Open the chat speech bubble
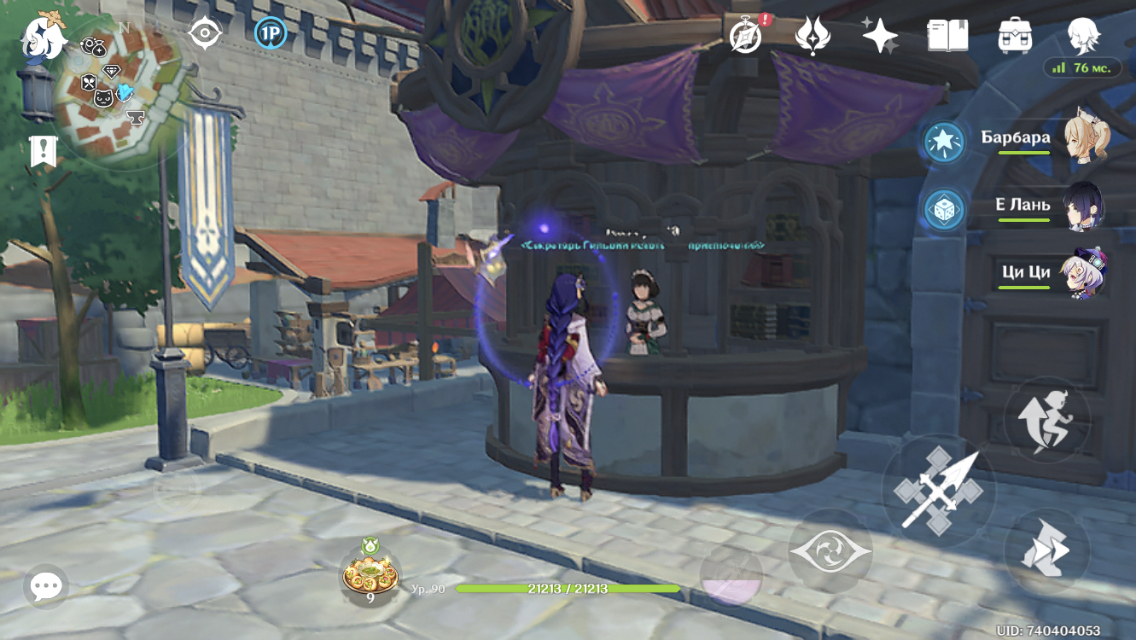Image resolution: width=1136 pixels, height=640 pixels. pos(46,587)
